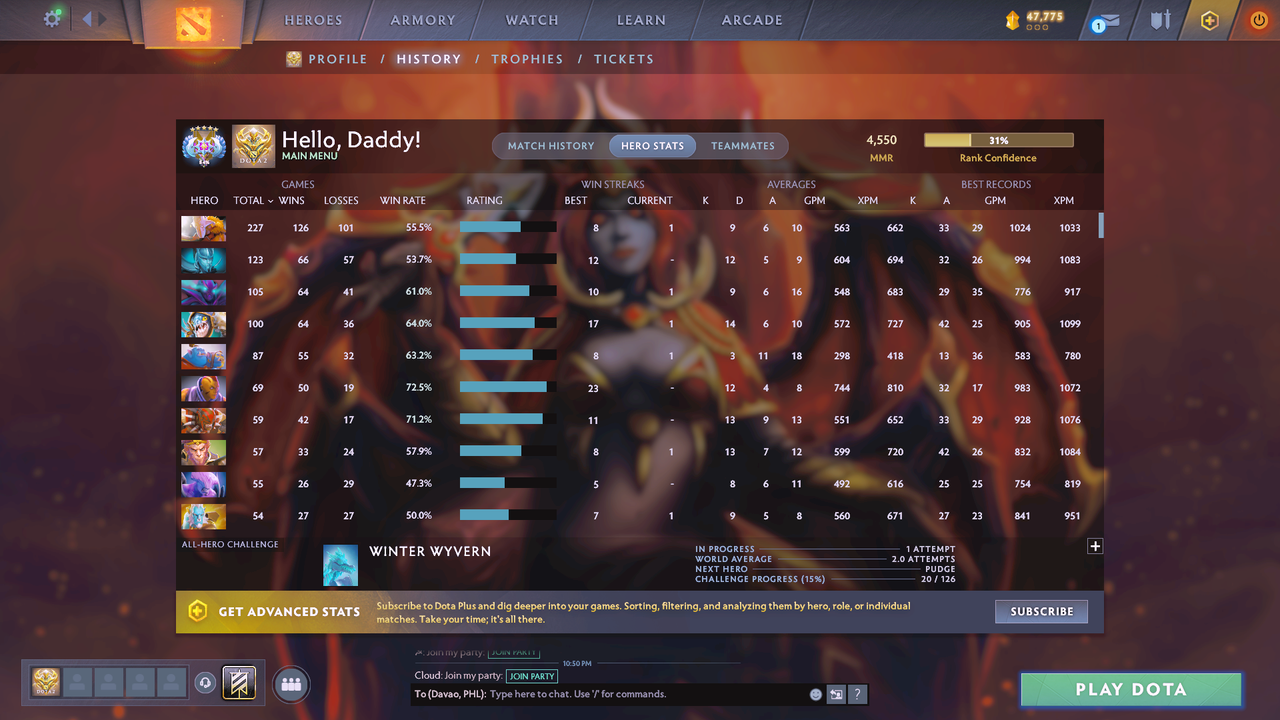Switch to the Trophies tab

(x=527, y=59)
